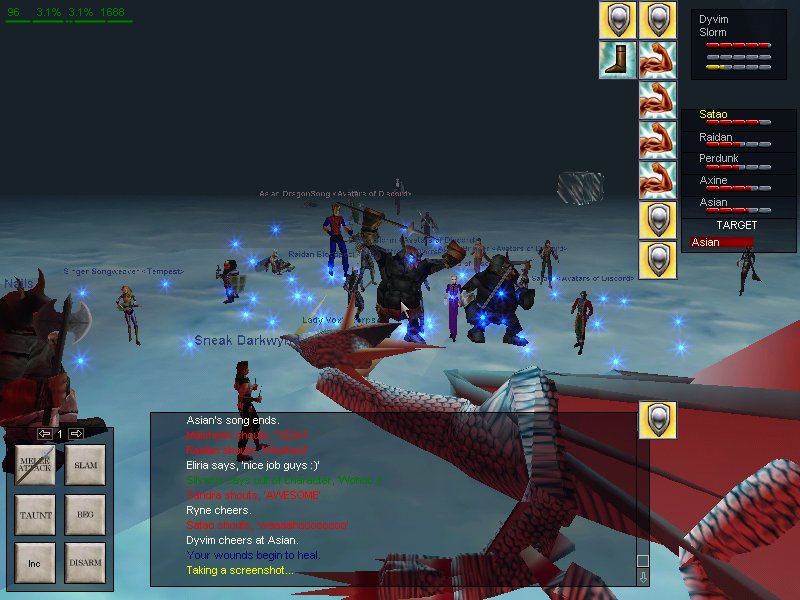Screen dimensions: 800x600
Task: Click the Asian target name bar
Action: 722,242
